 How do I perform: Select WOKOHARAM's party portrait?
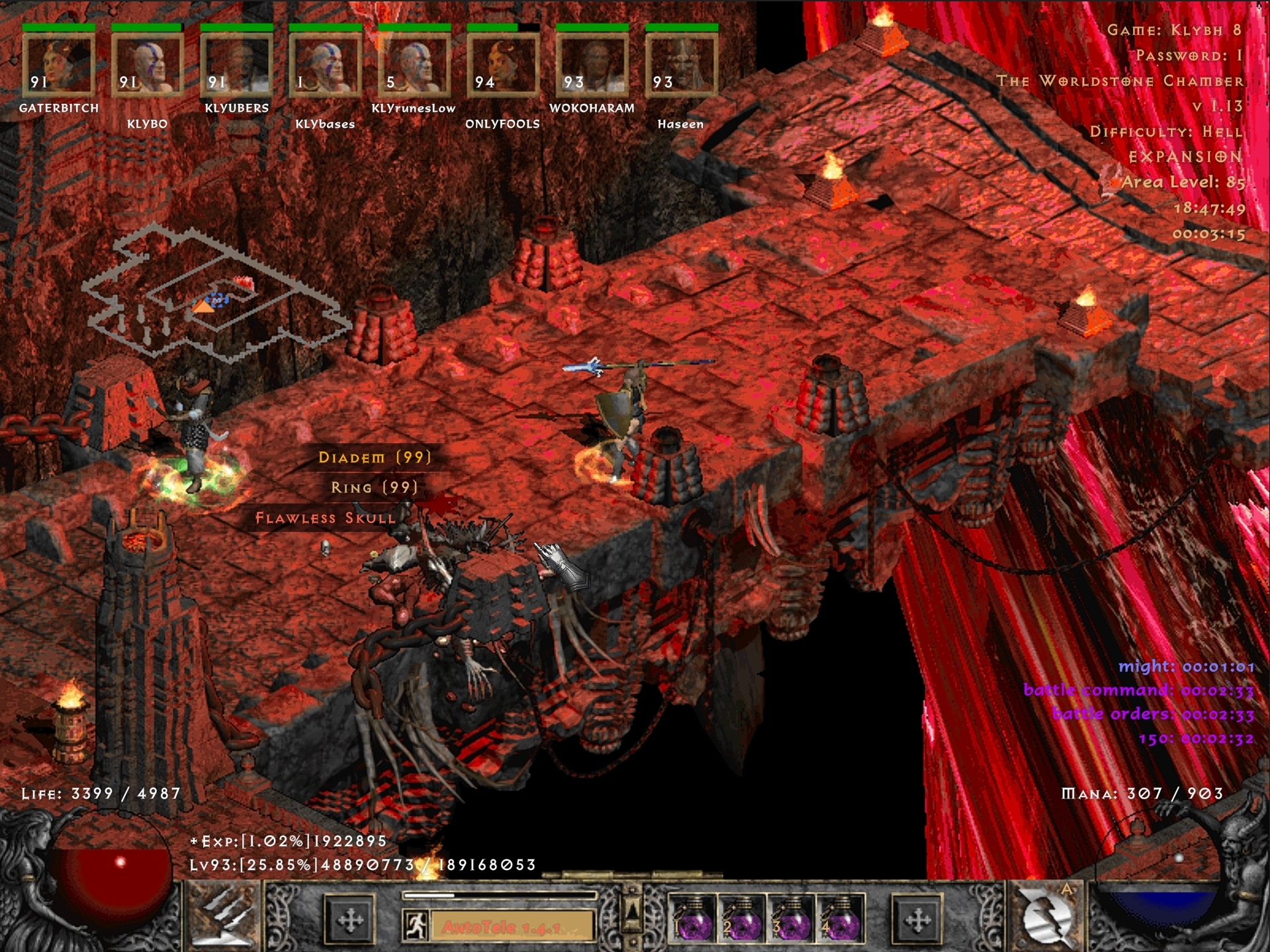[x=592, y=65]
